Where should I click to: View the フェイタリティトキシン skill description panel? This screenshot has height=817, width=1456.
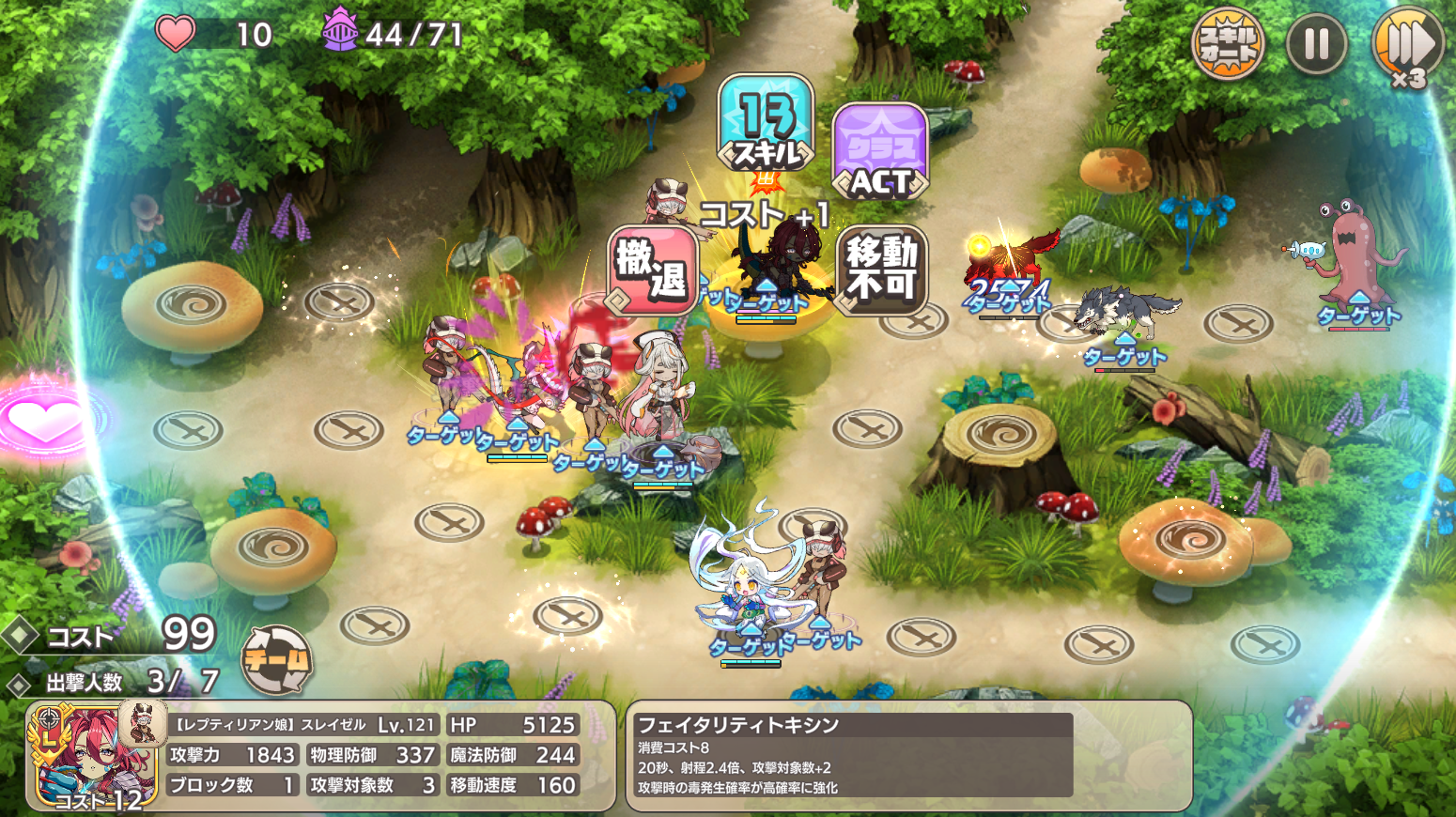pos(907,755)
